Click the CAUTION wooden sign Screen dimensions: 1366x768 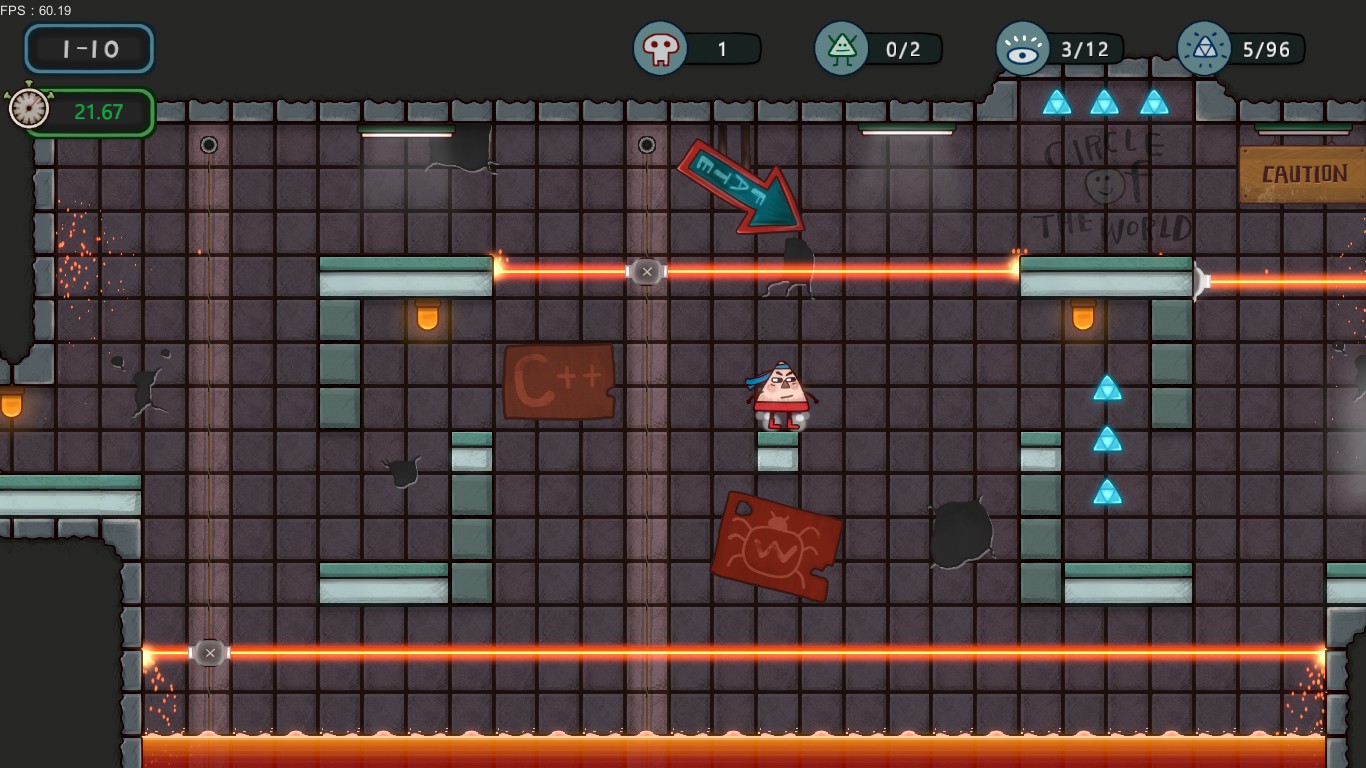pyautogui.click(x=1303, y=172)
